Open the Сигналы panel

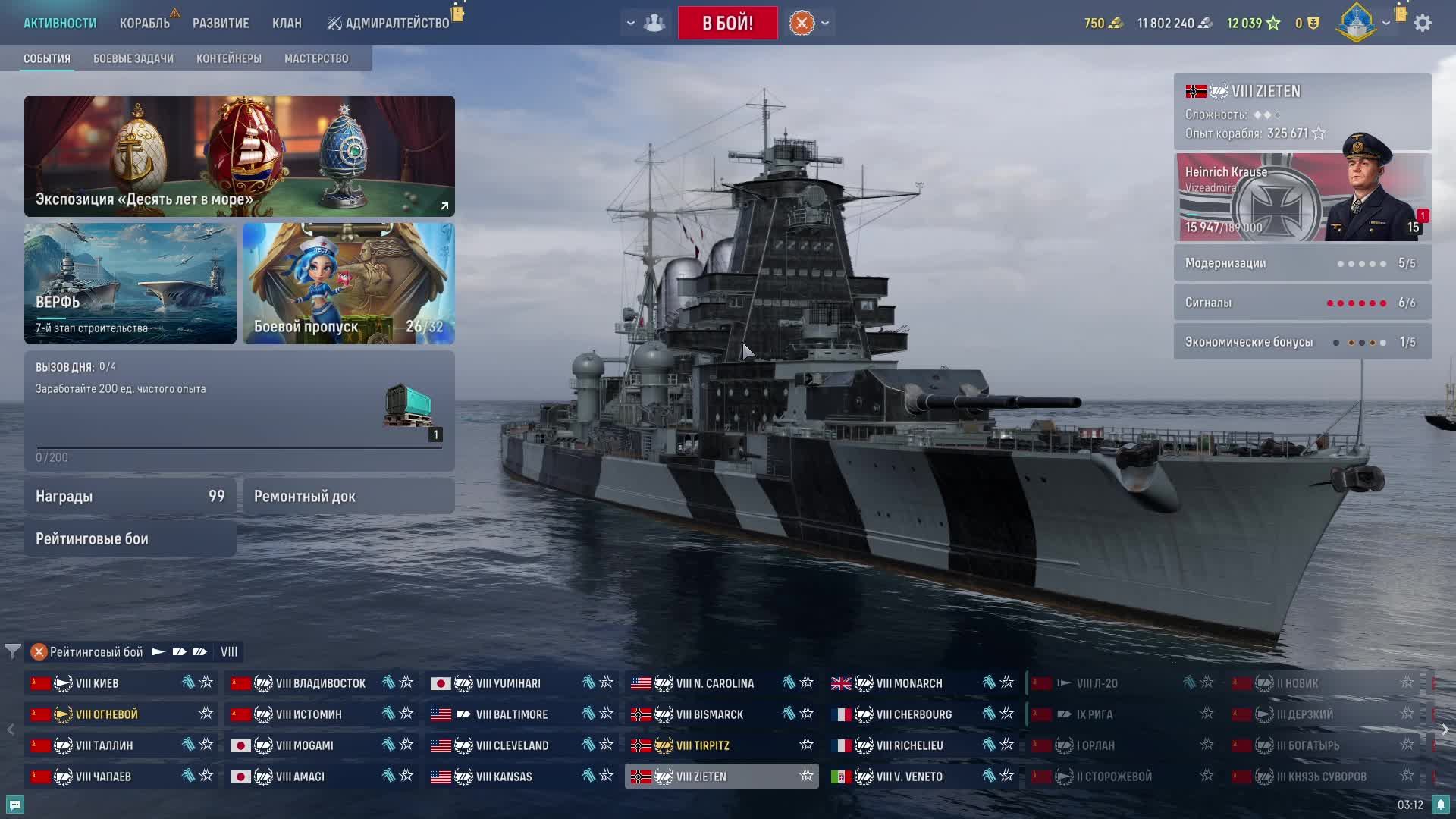1302,303
